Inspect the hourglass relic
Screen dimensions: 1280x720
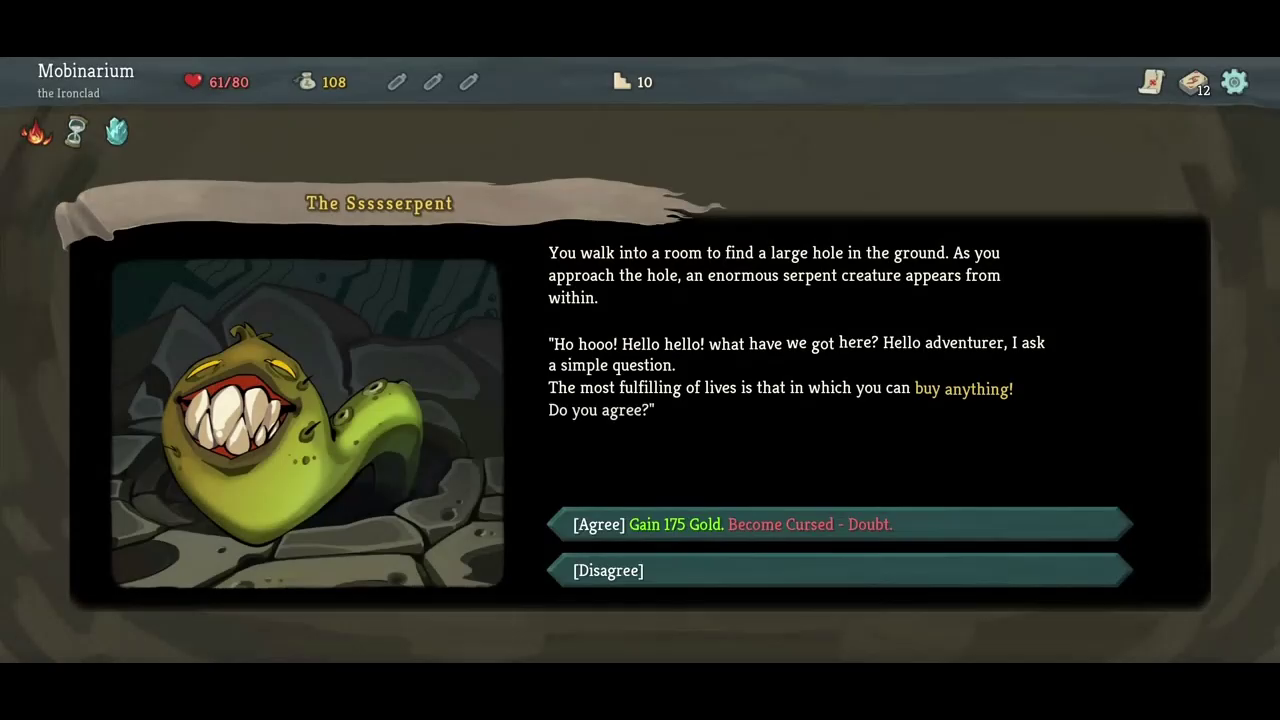coord(76,131)
